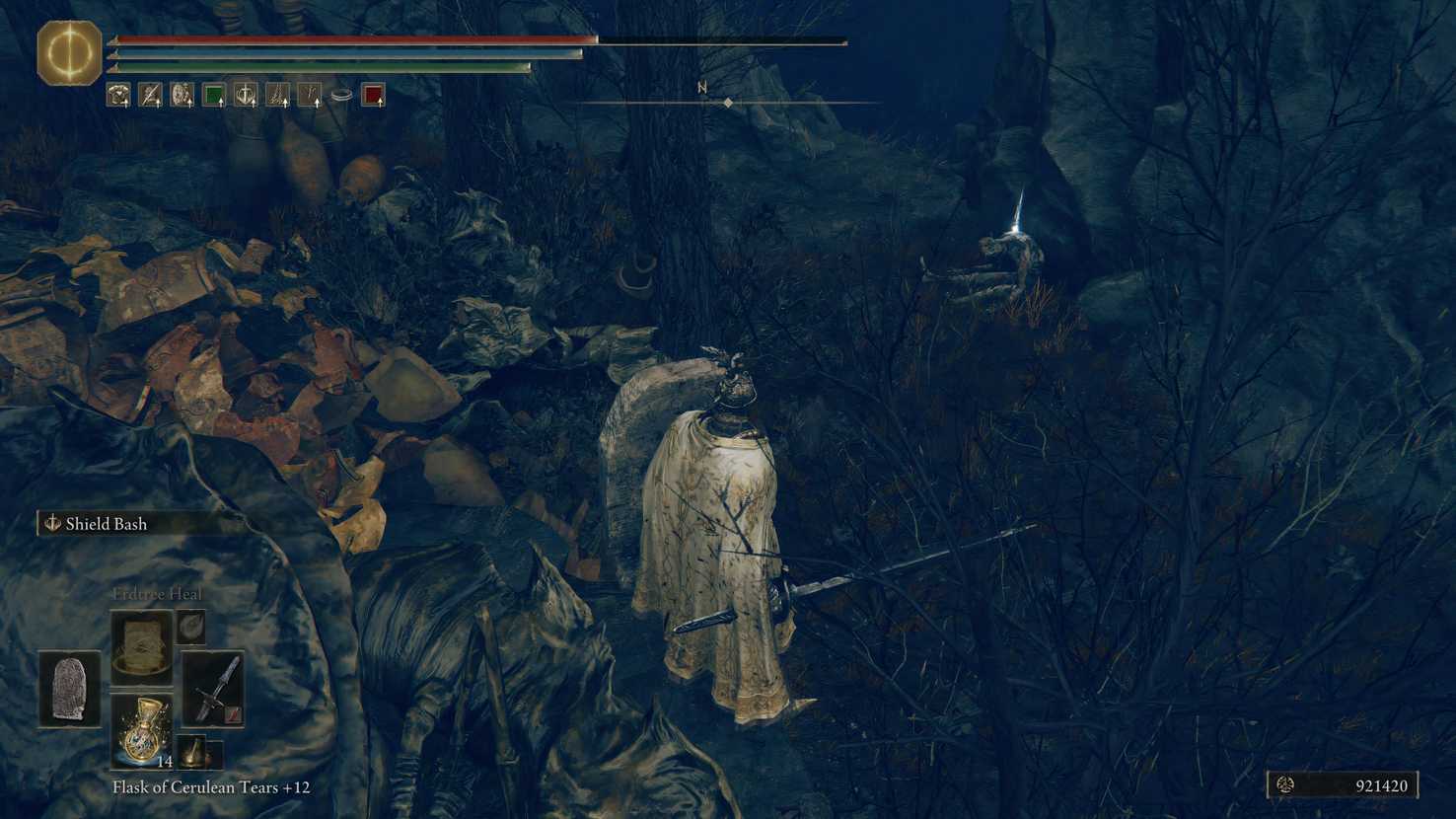Select the Flask of Cerulean Tears icon

tap(142, 735)
